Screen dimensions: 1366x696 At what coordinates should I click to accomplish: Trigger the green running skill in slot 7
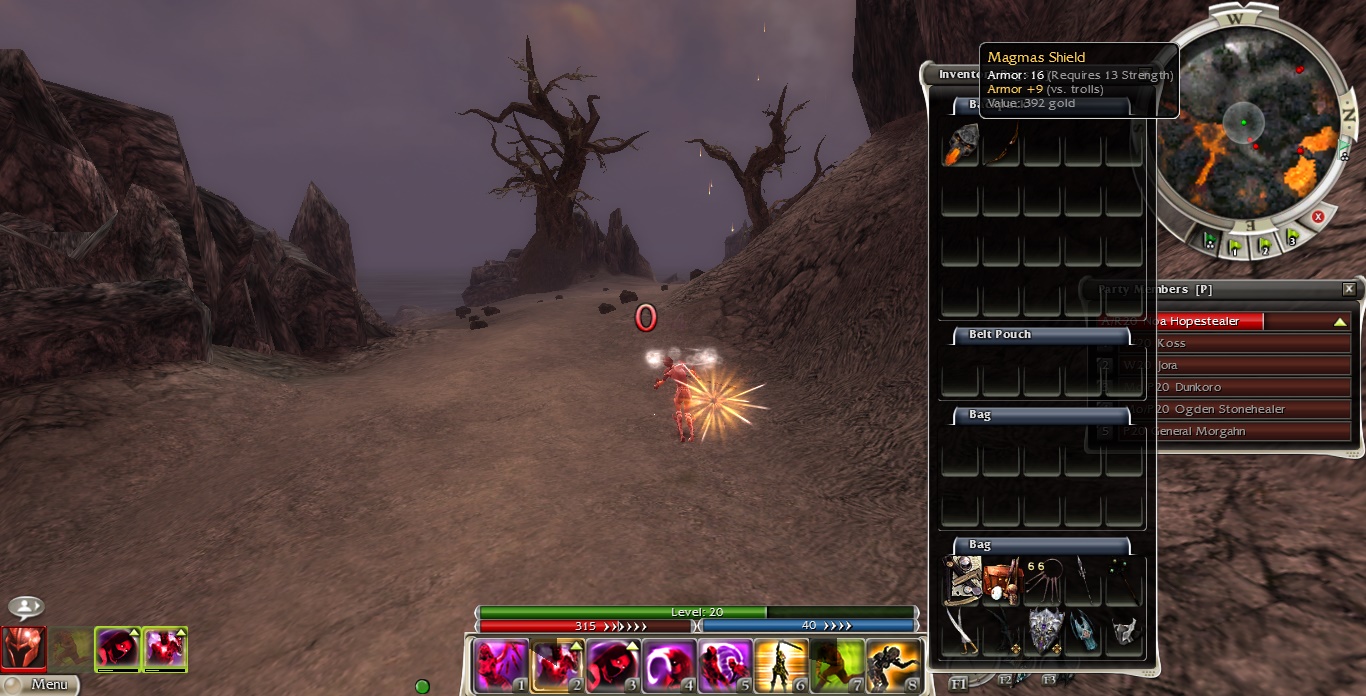[836, 665]
